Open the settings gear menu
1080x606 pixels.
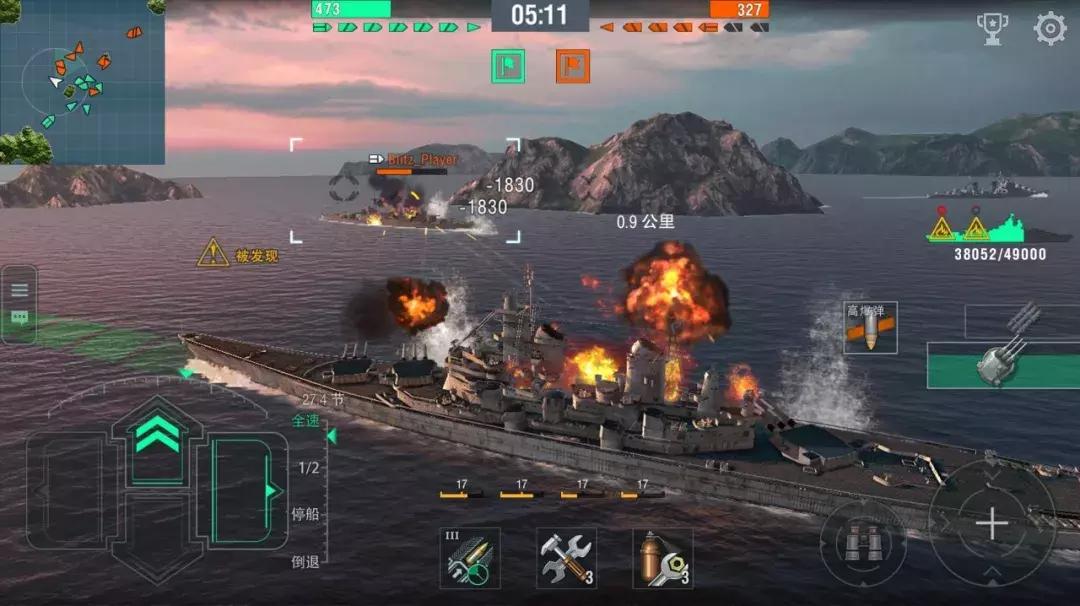point(1049,29)
